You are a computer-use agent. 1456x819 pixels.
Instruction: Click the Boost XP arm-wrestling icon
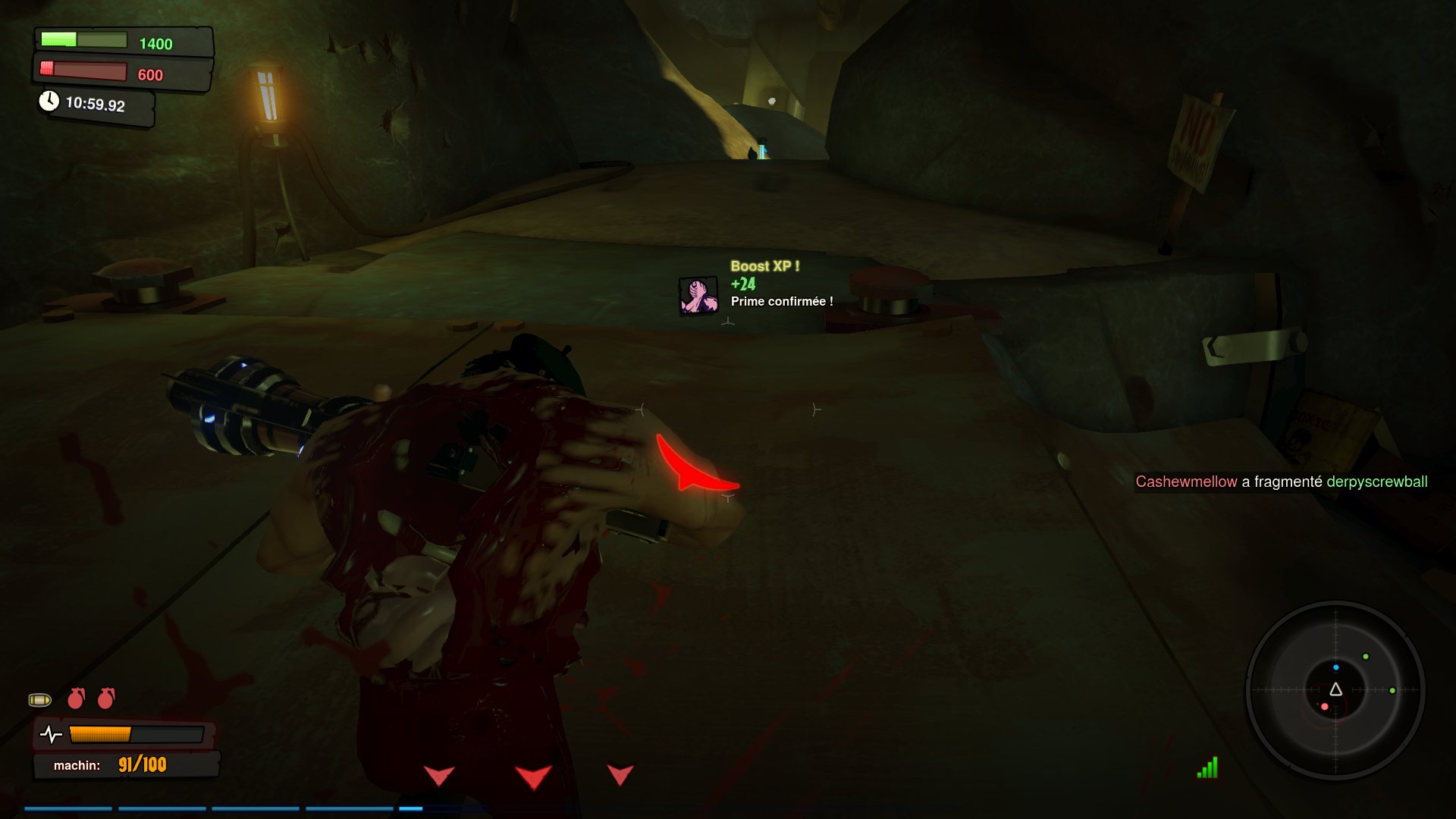pyautogui.click(x=698, y=296)
